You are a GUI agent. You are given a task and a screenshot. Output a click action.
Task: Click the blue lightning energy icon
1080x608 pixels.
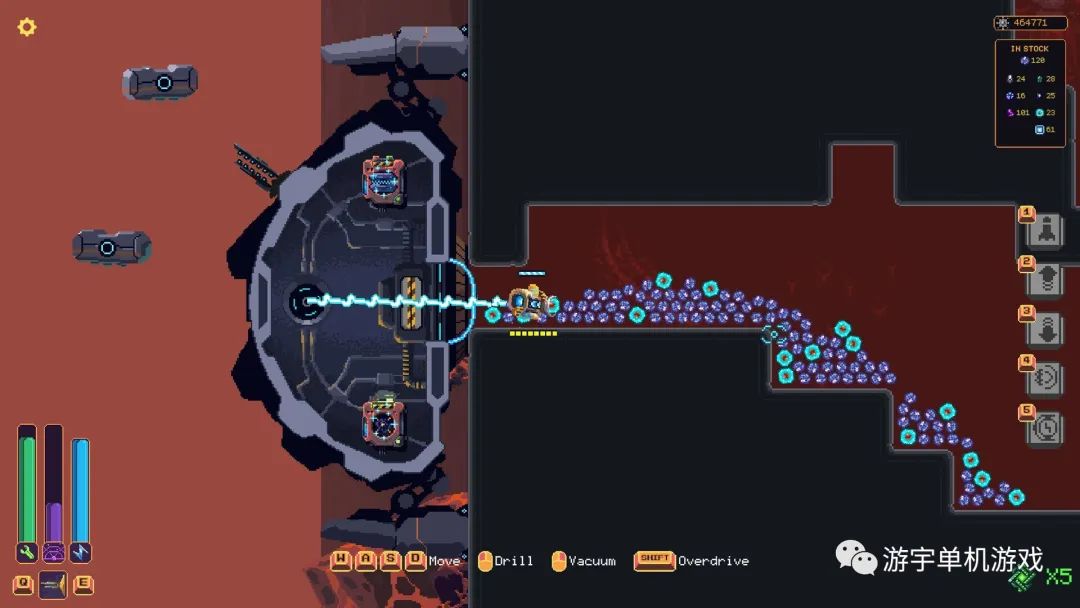(80, 552)
